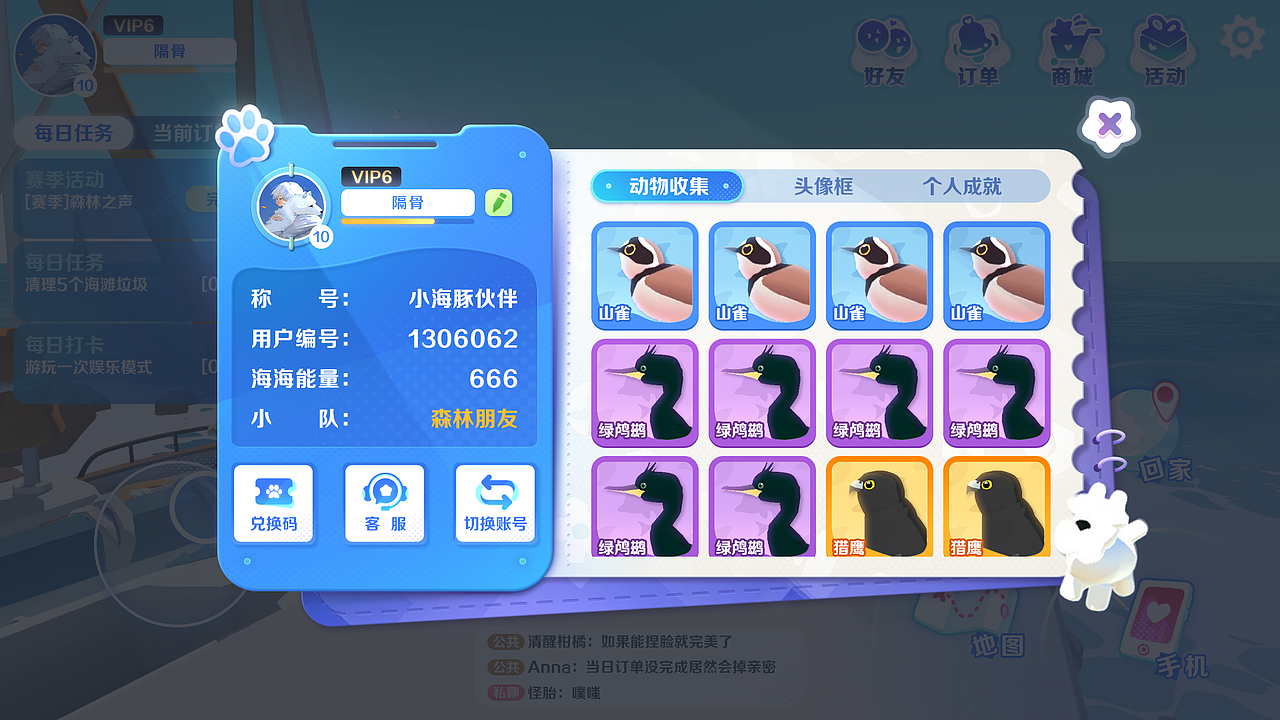1280x720 pixels.
Task: Switch to the 头像框 avatar frame tab
Action: (x=823, y=186)
